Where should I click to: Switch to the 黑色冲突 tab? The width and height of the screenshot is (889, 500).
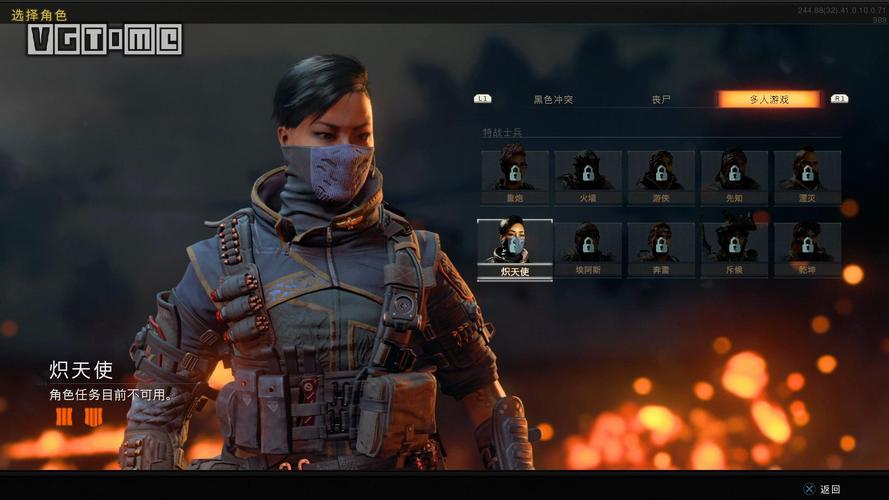coord(553,100)
